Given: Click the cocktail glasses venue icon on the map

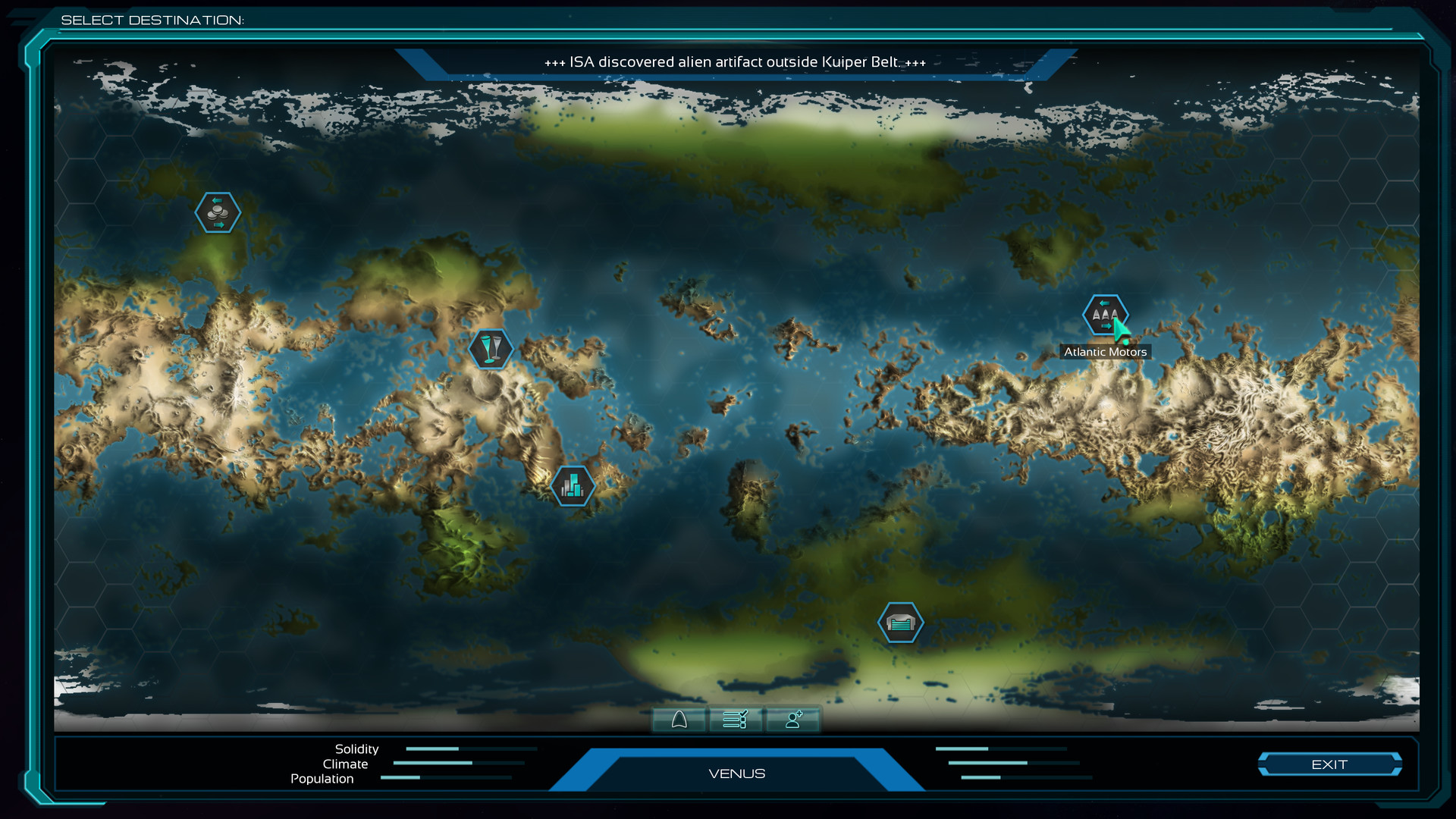Looking at the screenshot, I should coord(492,348).
